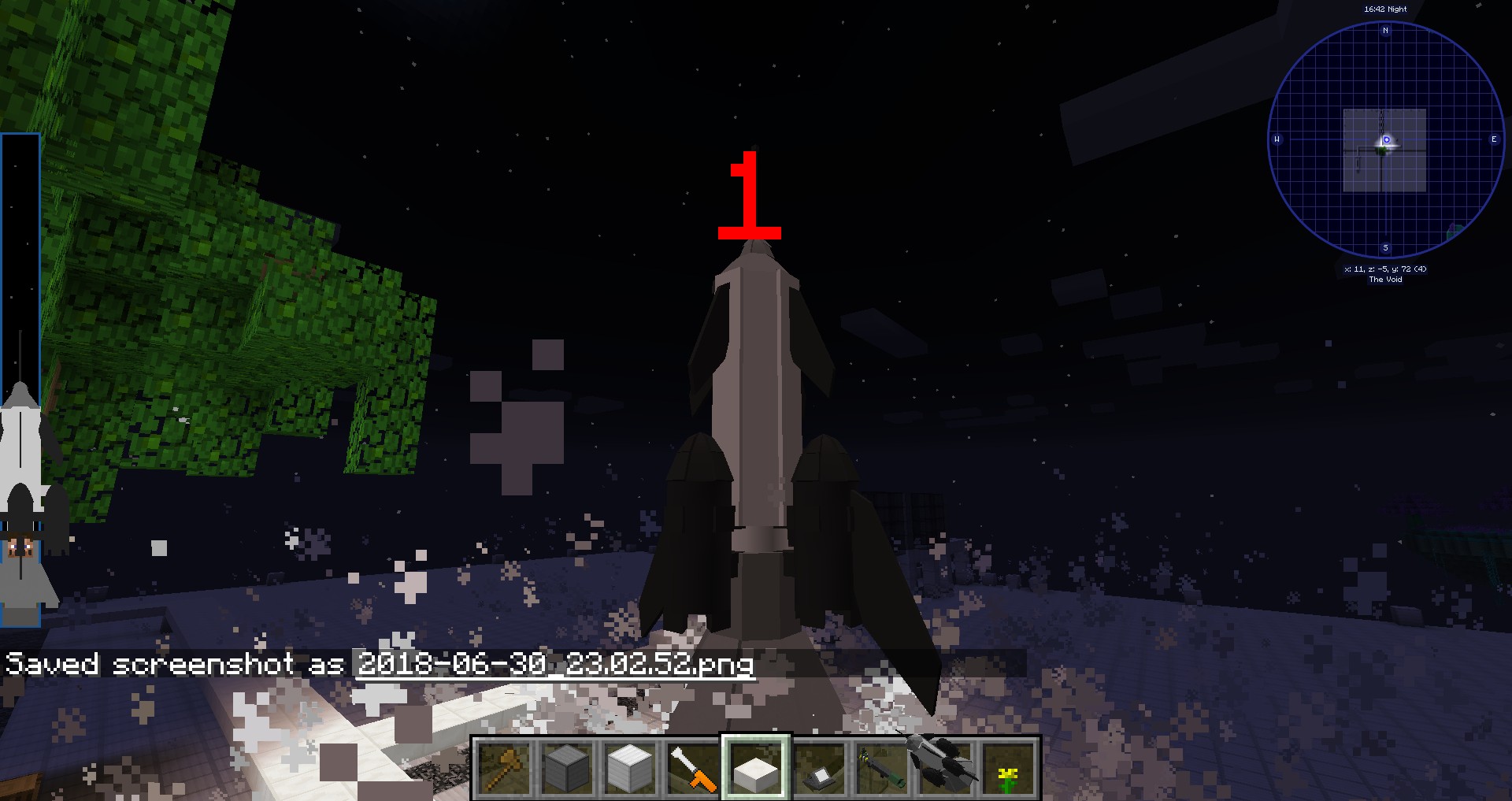Select the orange-handled tool slot
Screen dimensions: 1512x801
693,768
